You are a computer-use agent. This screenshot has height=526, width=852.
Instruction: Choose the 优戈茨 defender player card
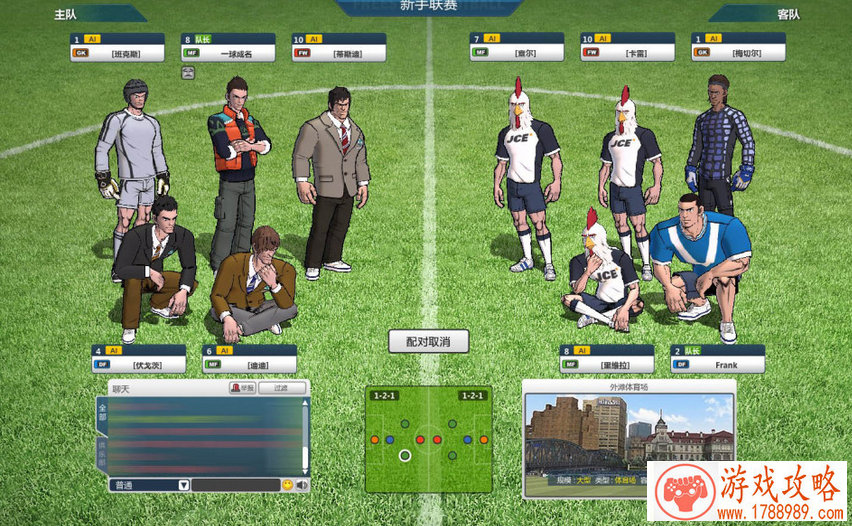pos(138,359)
